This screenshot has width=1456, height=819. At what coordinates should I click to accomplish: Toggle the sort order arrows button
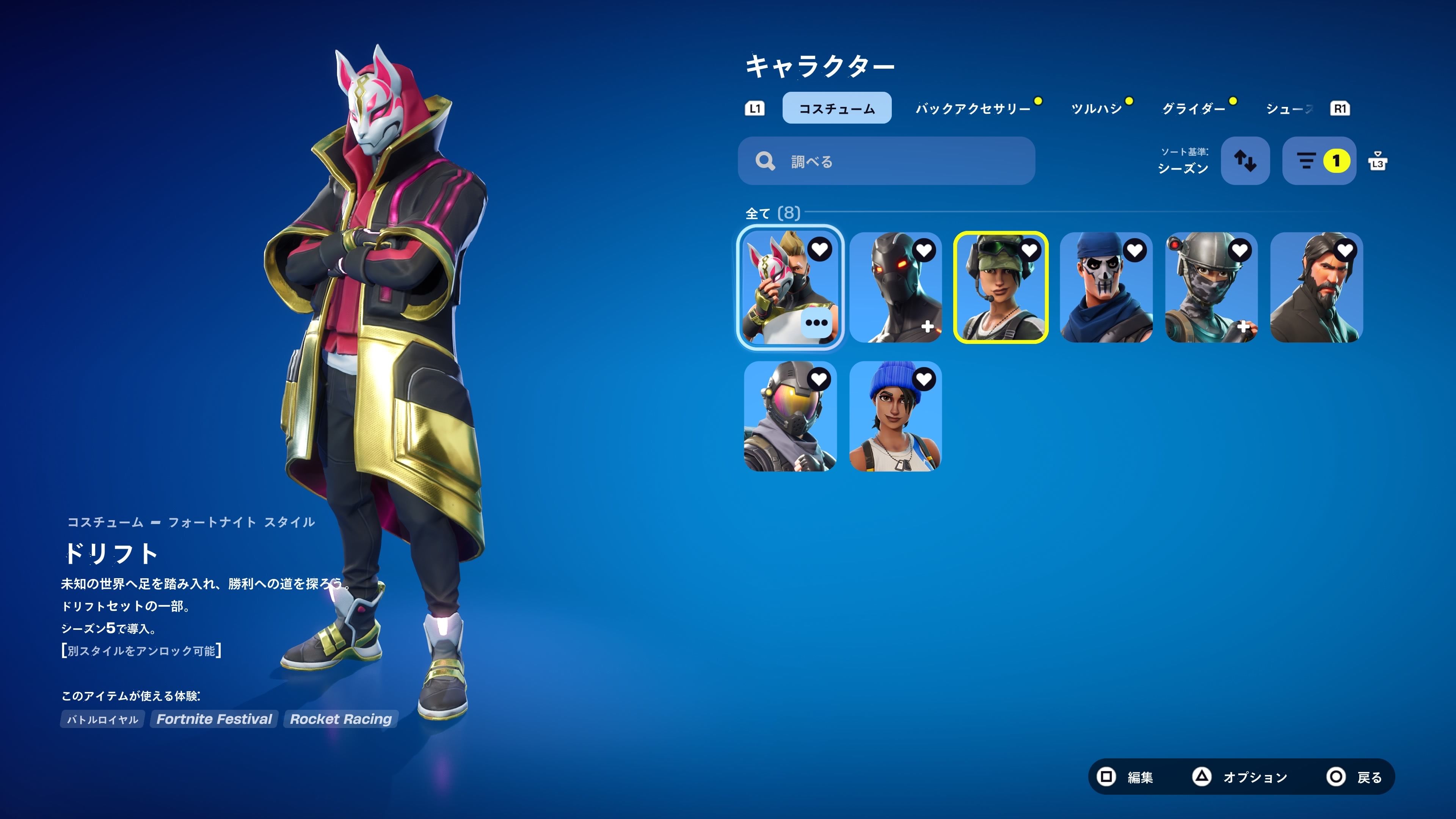(1244, 161)
